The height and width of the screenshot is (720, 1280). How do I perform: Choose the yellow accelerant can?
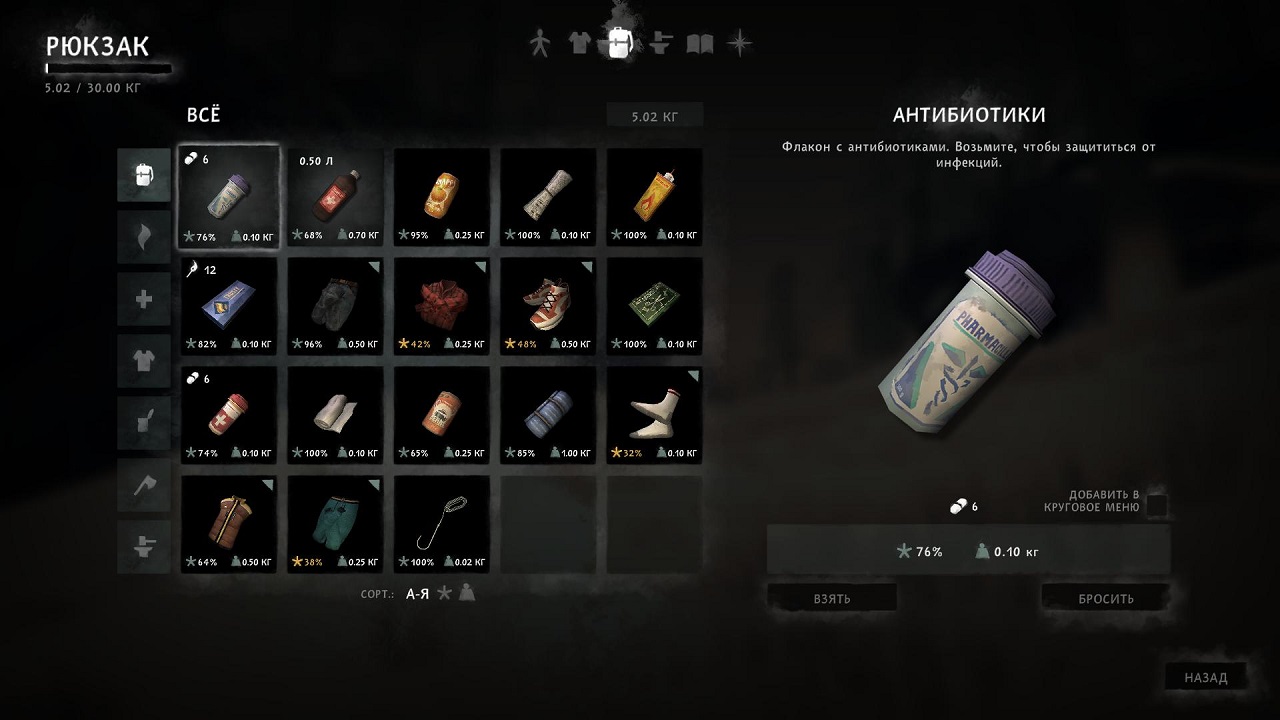coord(654,197)
